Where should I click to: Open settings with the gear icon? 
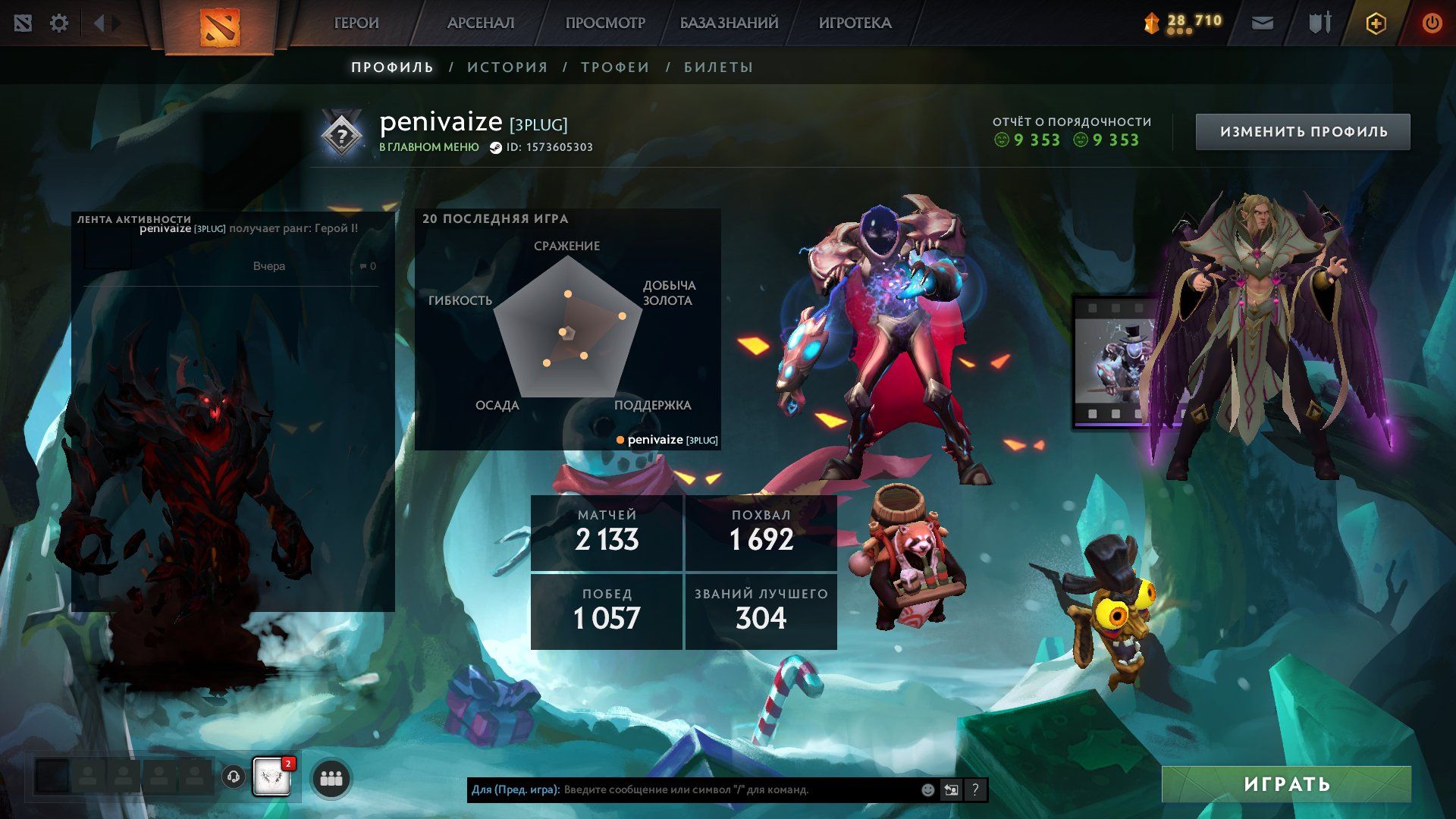pyautogui.click(x=59, y=24)
